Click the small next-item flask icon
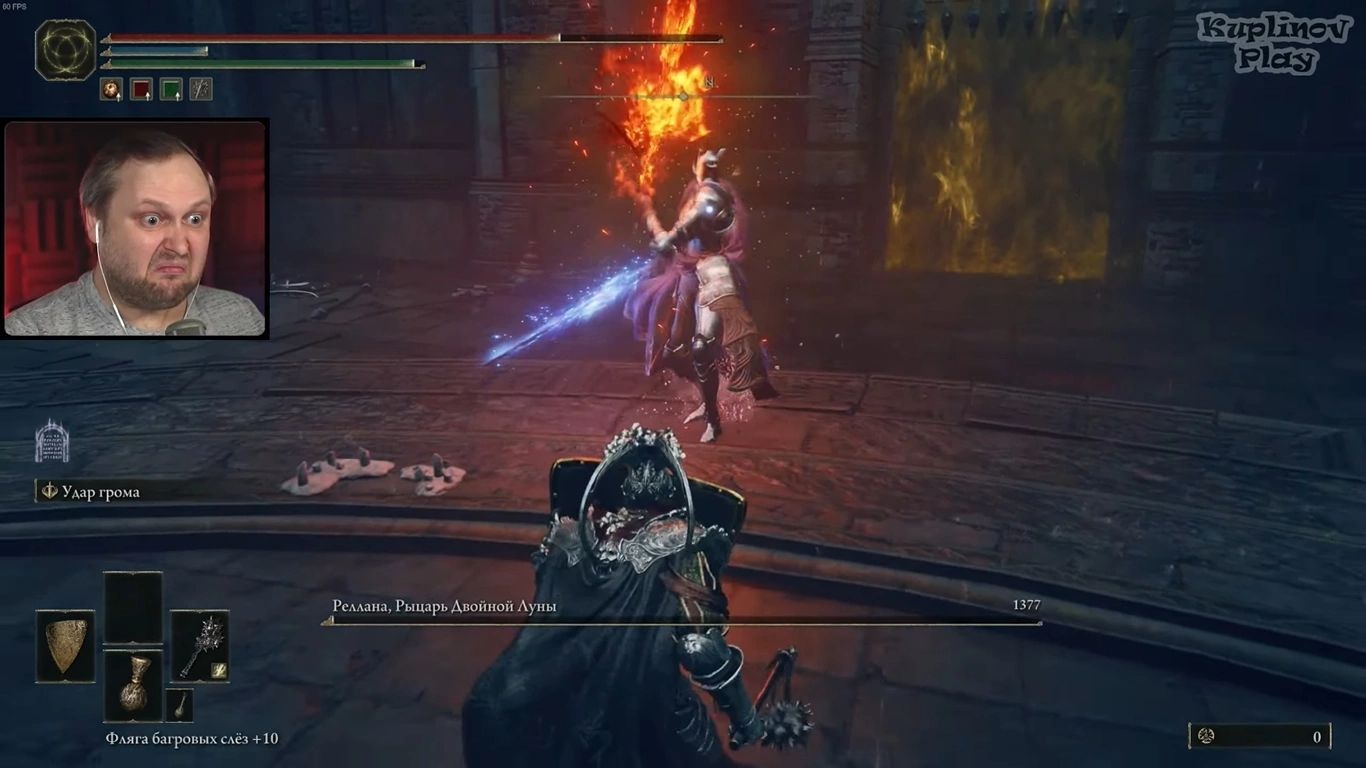Image resolution: width=1366 pixels, height=768 pixels. [x=179, y=704]
